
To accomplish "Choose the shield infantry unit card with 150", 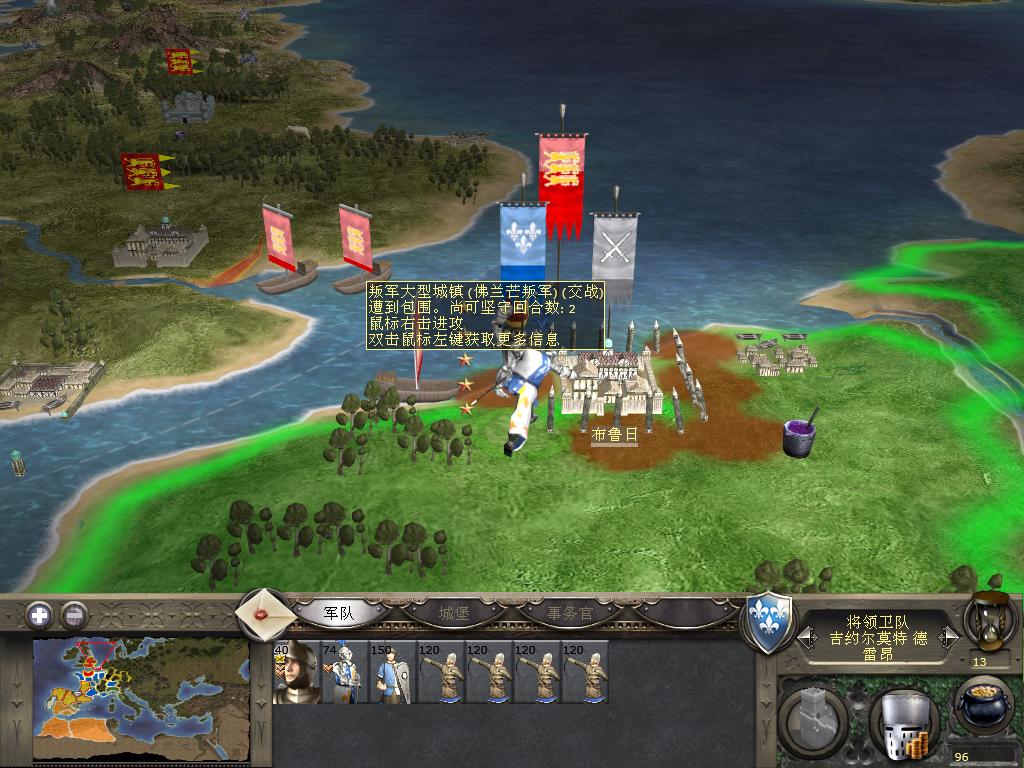I will (x=392, y=672).
